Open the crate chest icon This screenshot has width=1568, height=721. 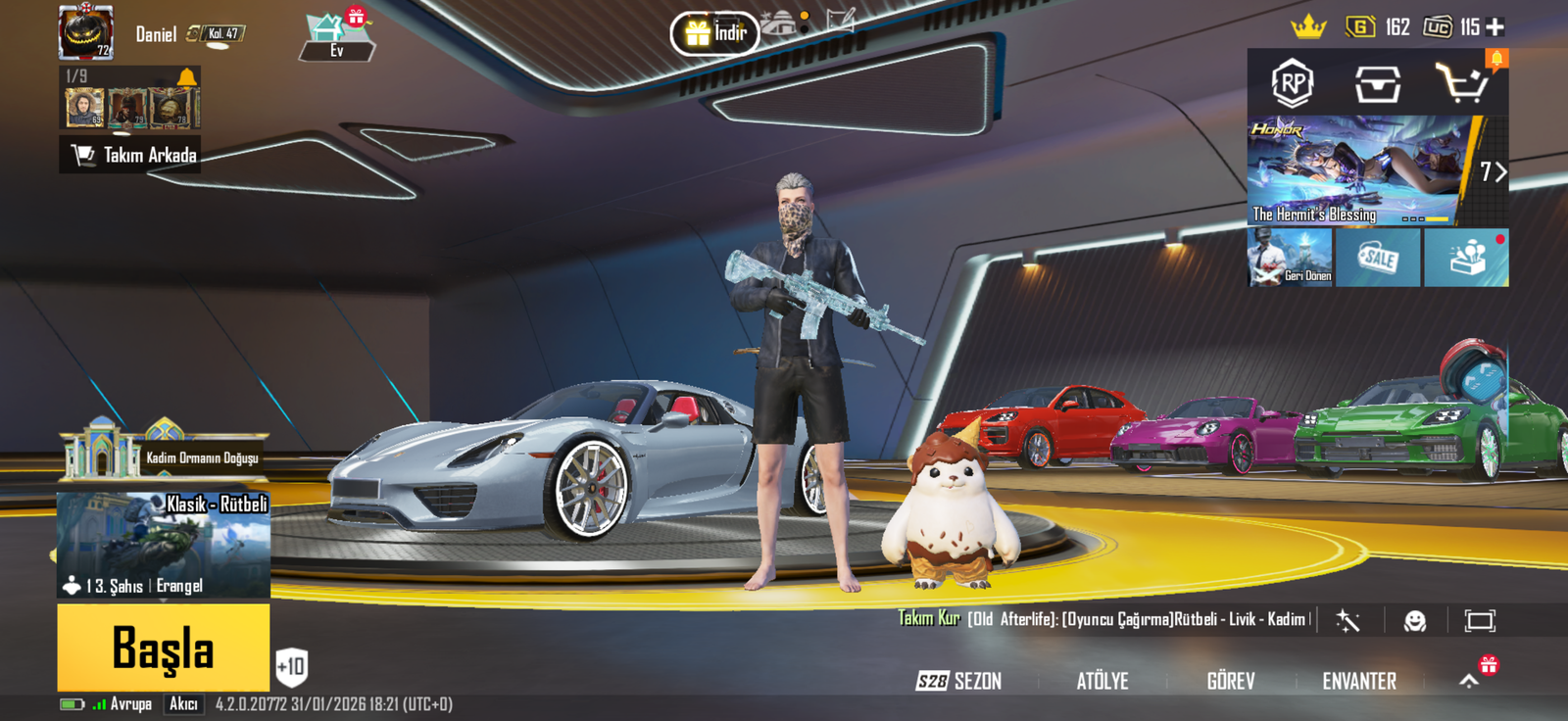tap(1377, 84)
